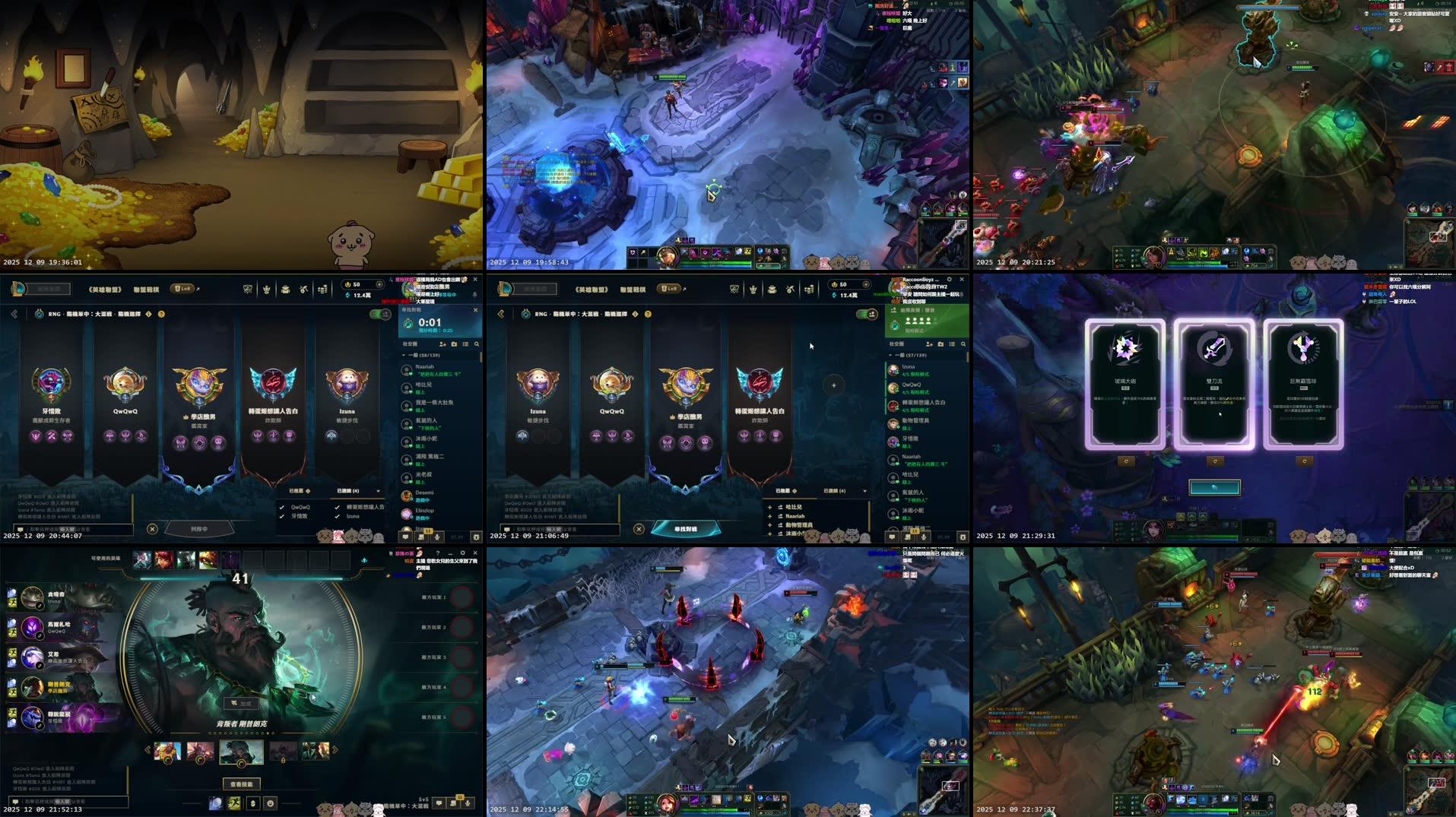Open the chat bubble icon at client bottom
This screenshot has height=817, width=1456.
pyautogui.click(x=405, y=537)
